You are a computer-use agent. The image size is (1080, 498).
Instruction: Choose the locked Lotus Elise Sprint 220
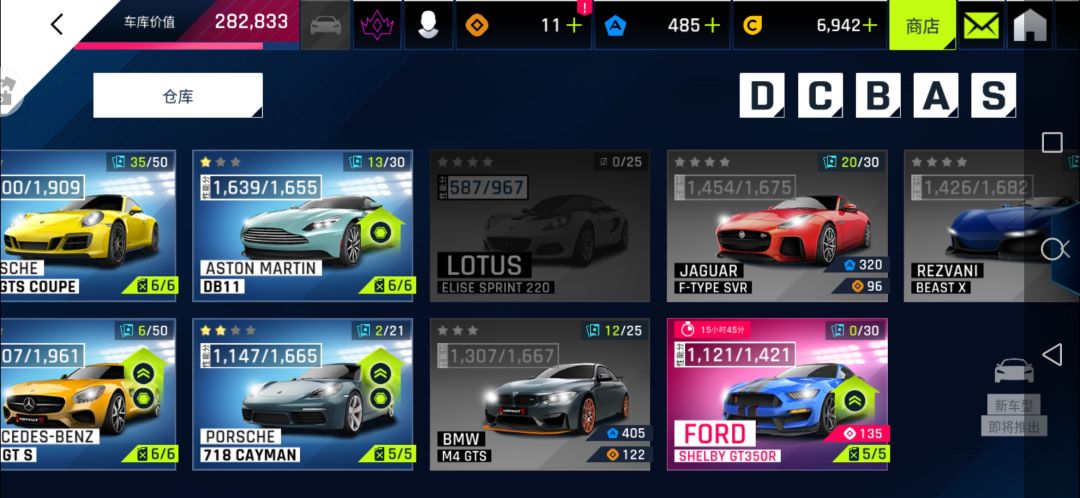point(540,225)
